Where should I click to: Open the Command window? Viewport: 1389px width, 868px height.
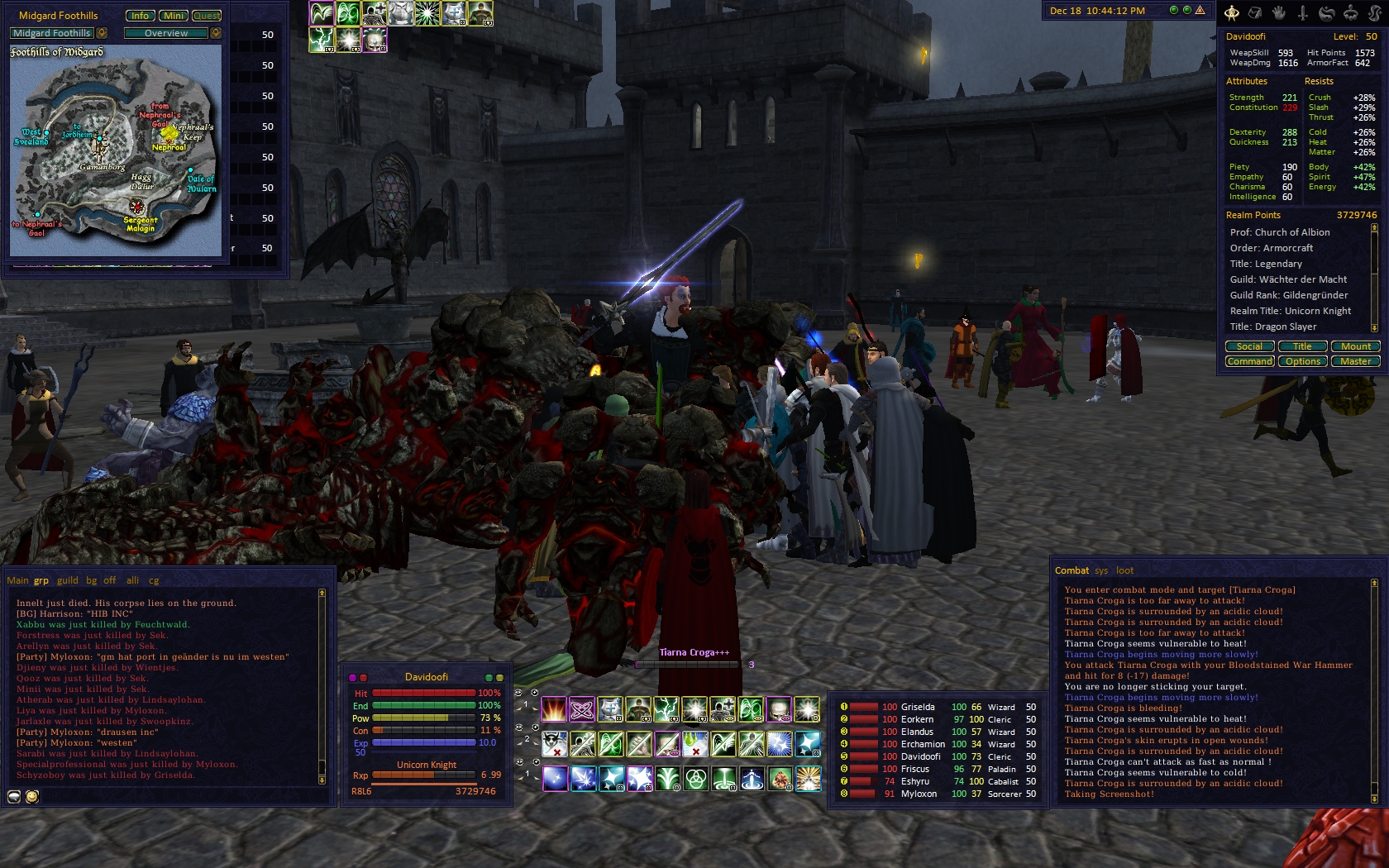[x=1249, y=361]
